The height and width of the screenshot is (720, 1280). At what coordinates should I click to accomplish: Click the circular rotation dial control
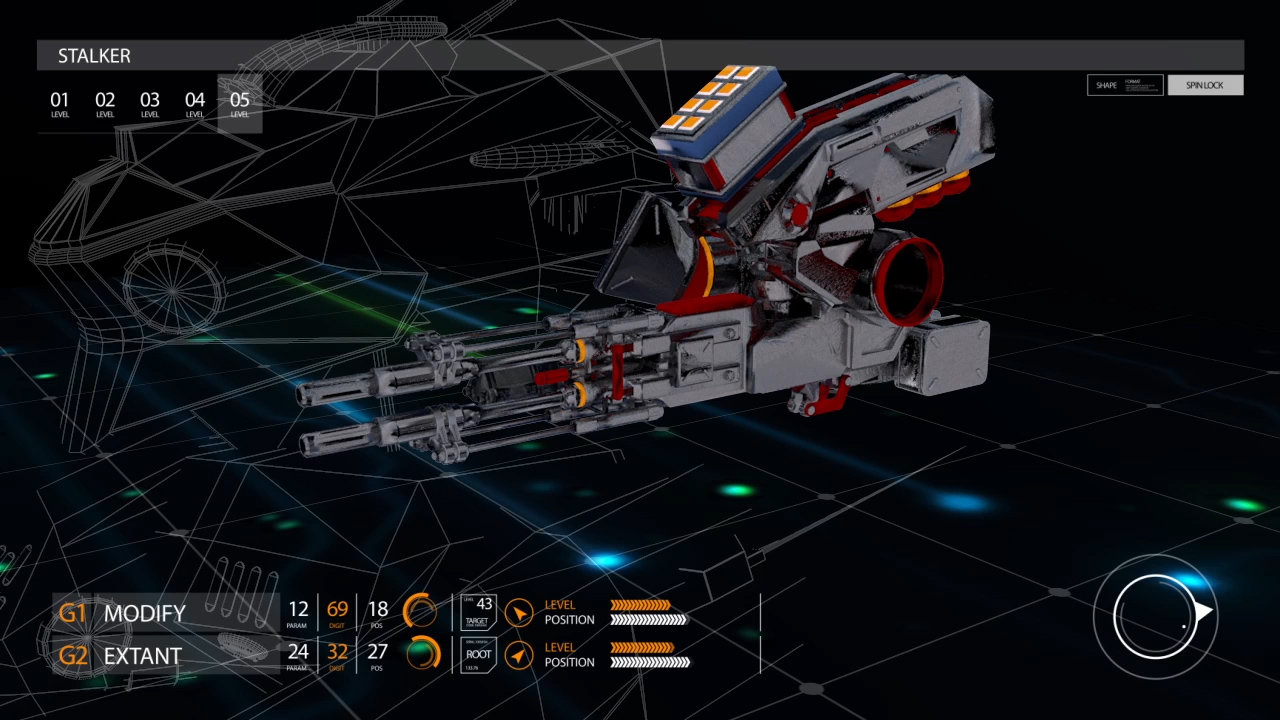point(1156,614)
